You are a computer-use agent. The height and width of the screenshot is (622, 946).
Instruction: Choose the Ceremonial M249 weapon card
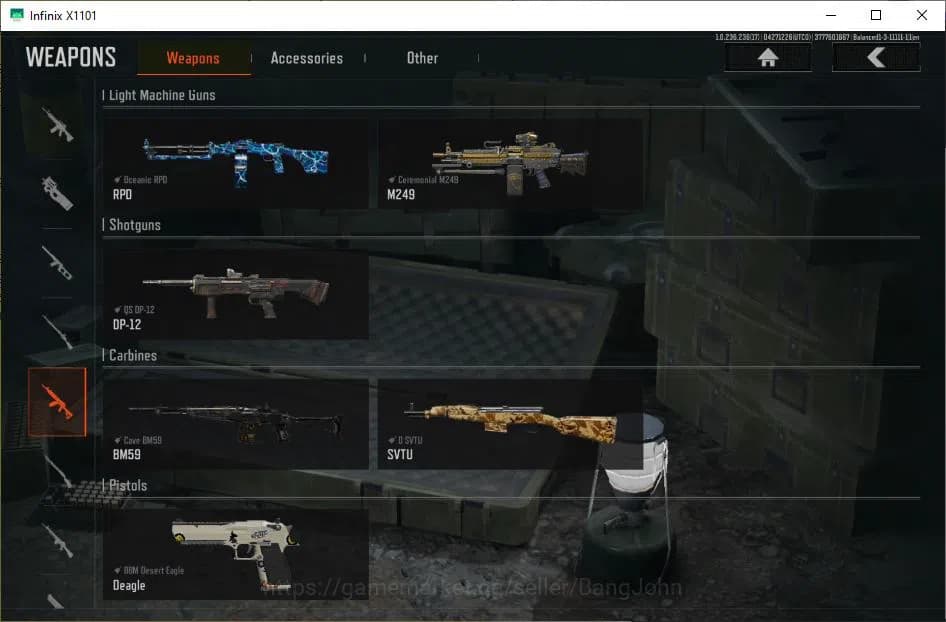510,164
